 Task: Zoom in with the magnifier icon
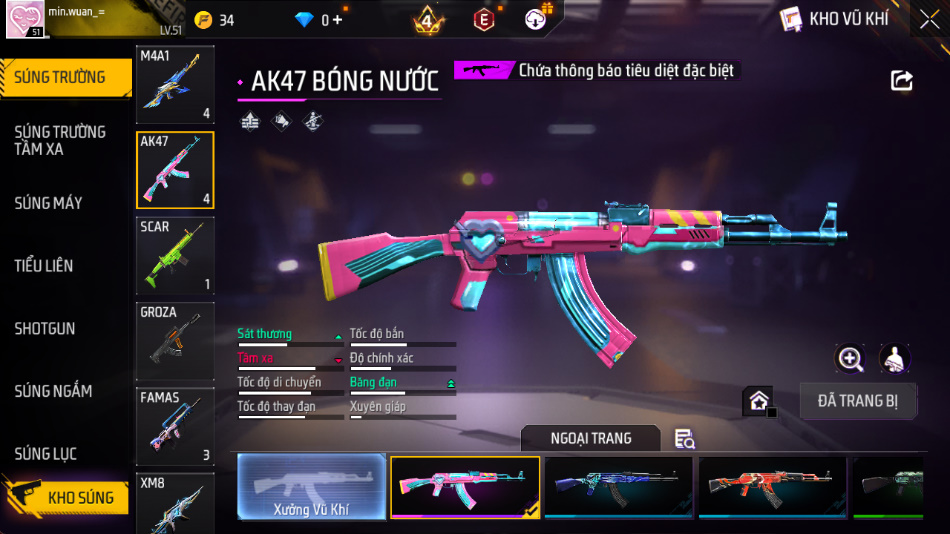pyautogui.click(x=850, y=359)
